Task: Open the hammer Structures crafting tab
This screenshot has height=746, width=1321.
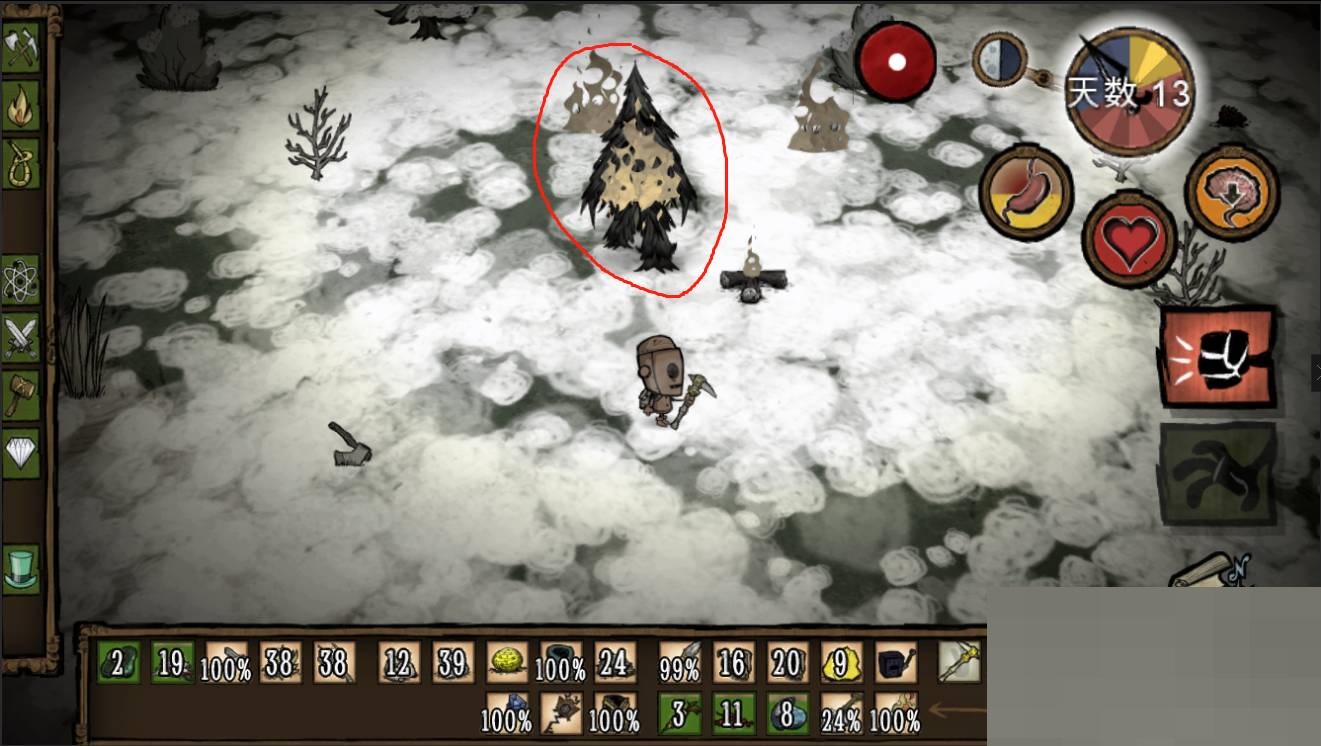Action: coord(20,397)
